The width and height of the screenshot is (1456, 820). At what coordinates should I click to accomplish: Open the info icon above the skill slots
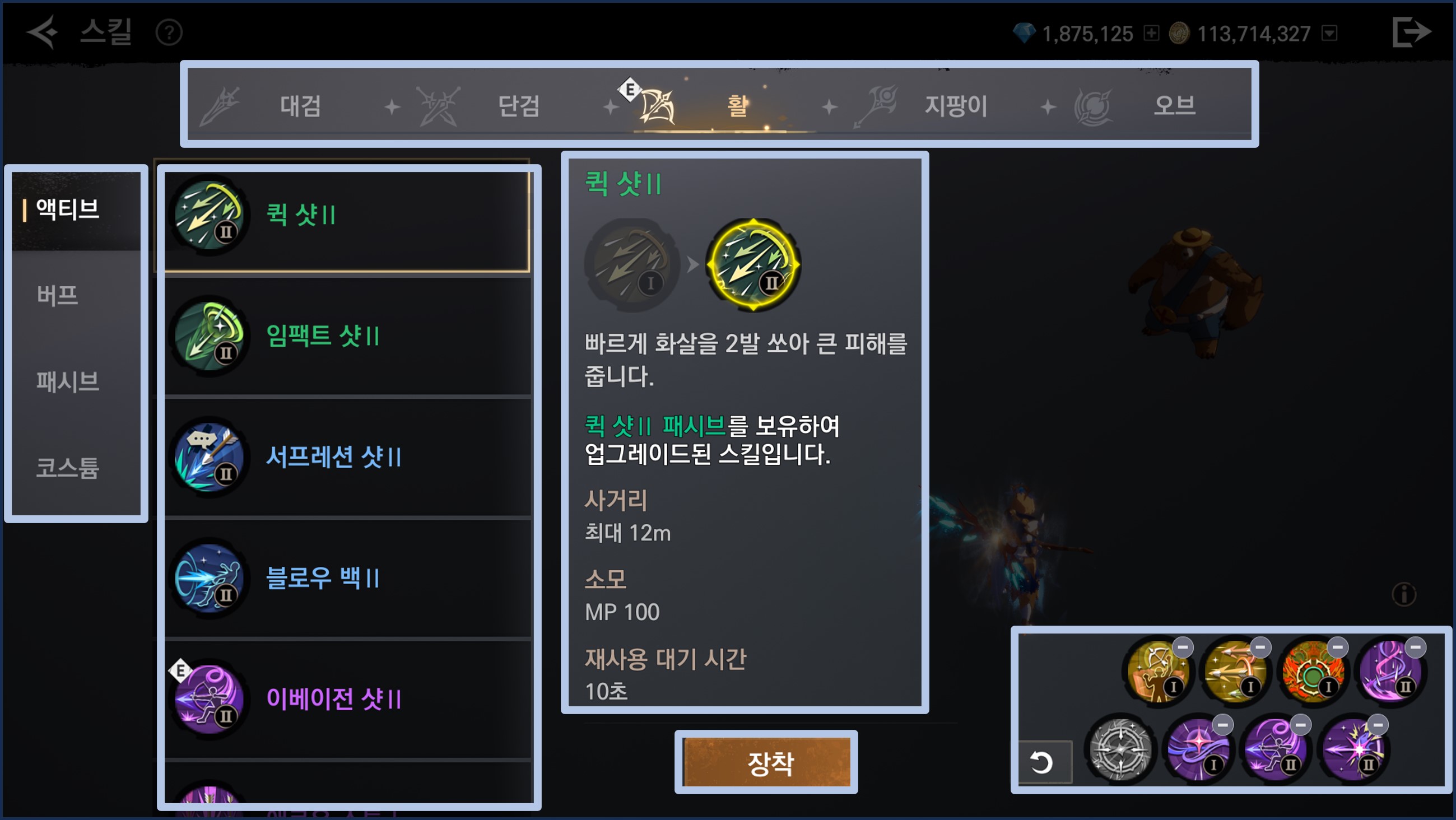click(1403, 594)
